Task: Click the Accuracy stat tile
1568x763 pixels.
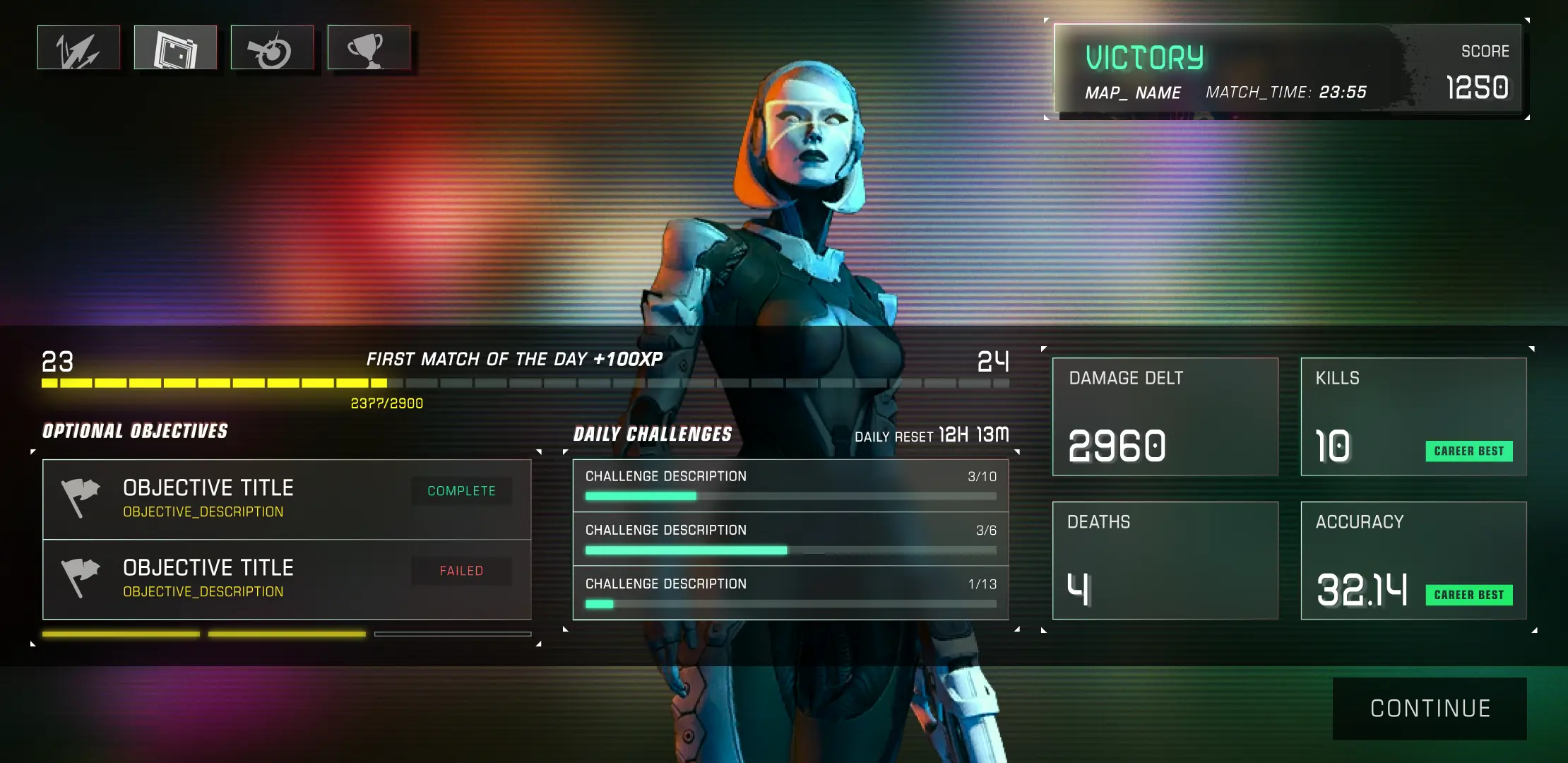Action: [1413, 560]
